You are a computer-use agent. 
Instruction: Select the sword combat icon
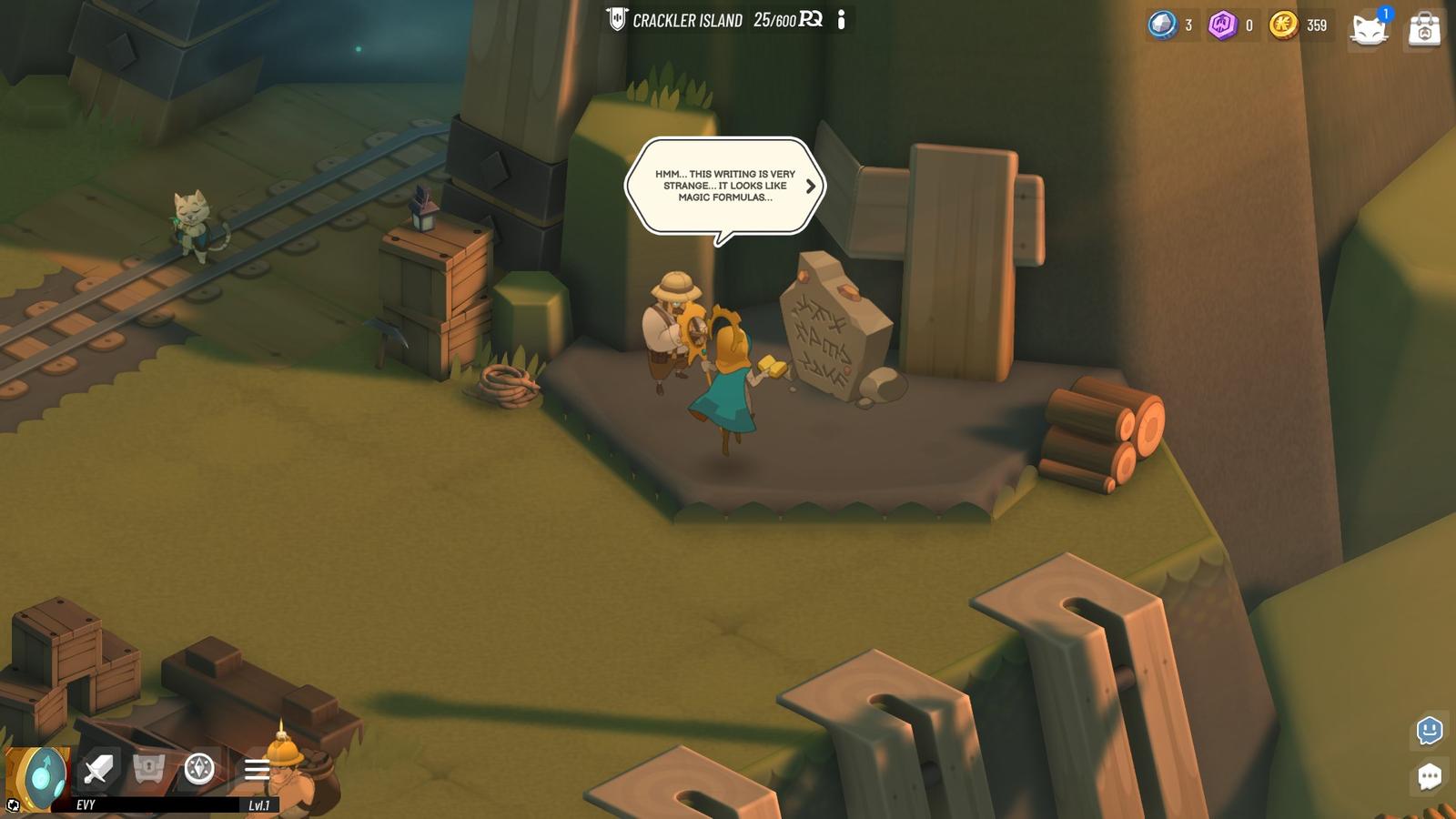(97, 769)
